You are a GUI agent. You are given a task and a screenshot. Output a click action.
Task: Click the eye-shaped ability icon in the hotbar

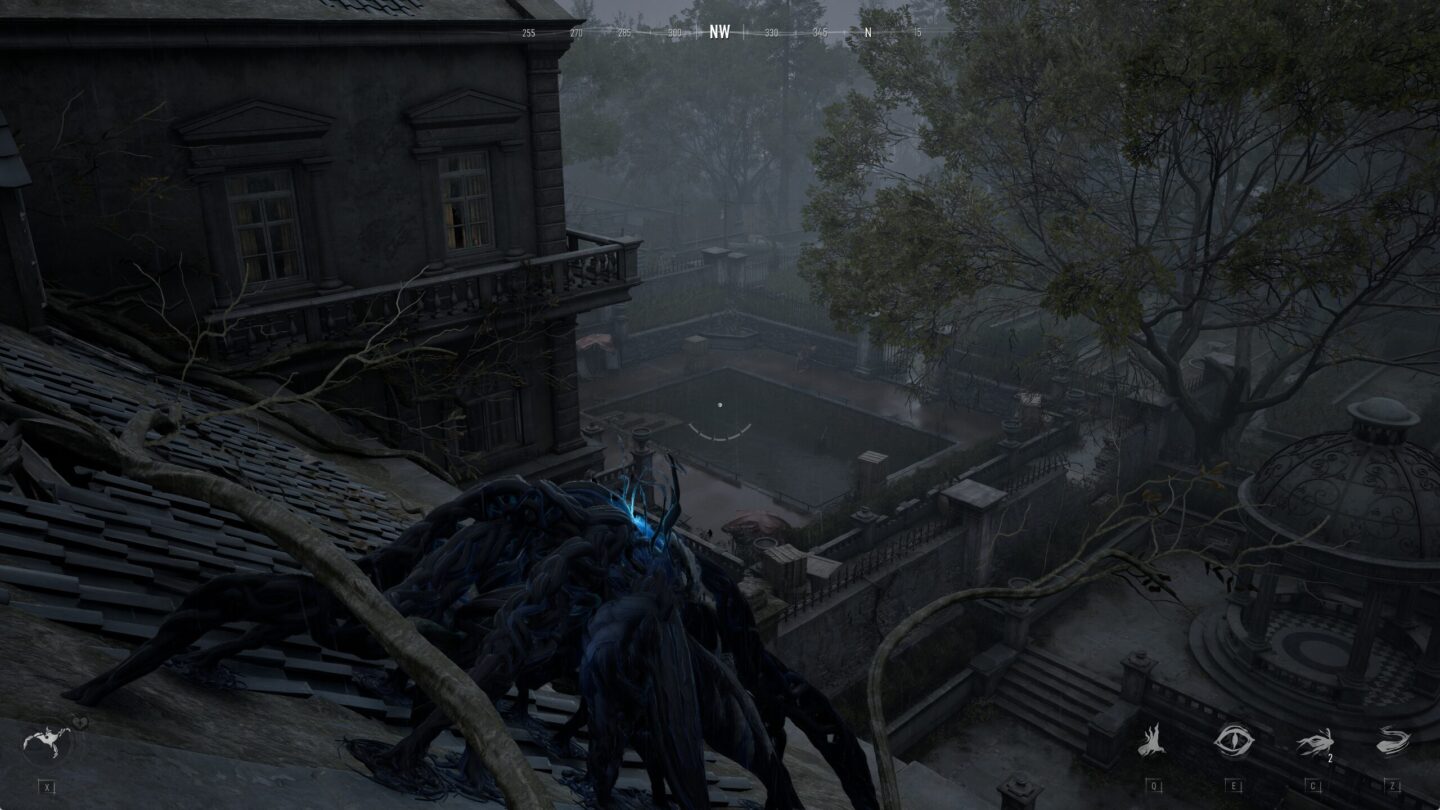1232,740
